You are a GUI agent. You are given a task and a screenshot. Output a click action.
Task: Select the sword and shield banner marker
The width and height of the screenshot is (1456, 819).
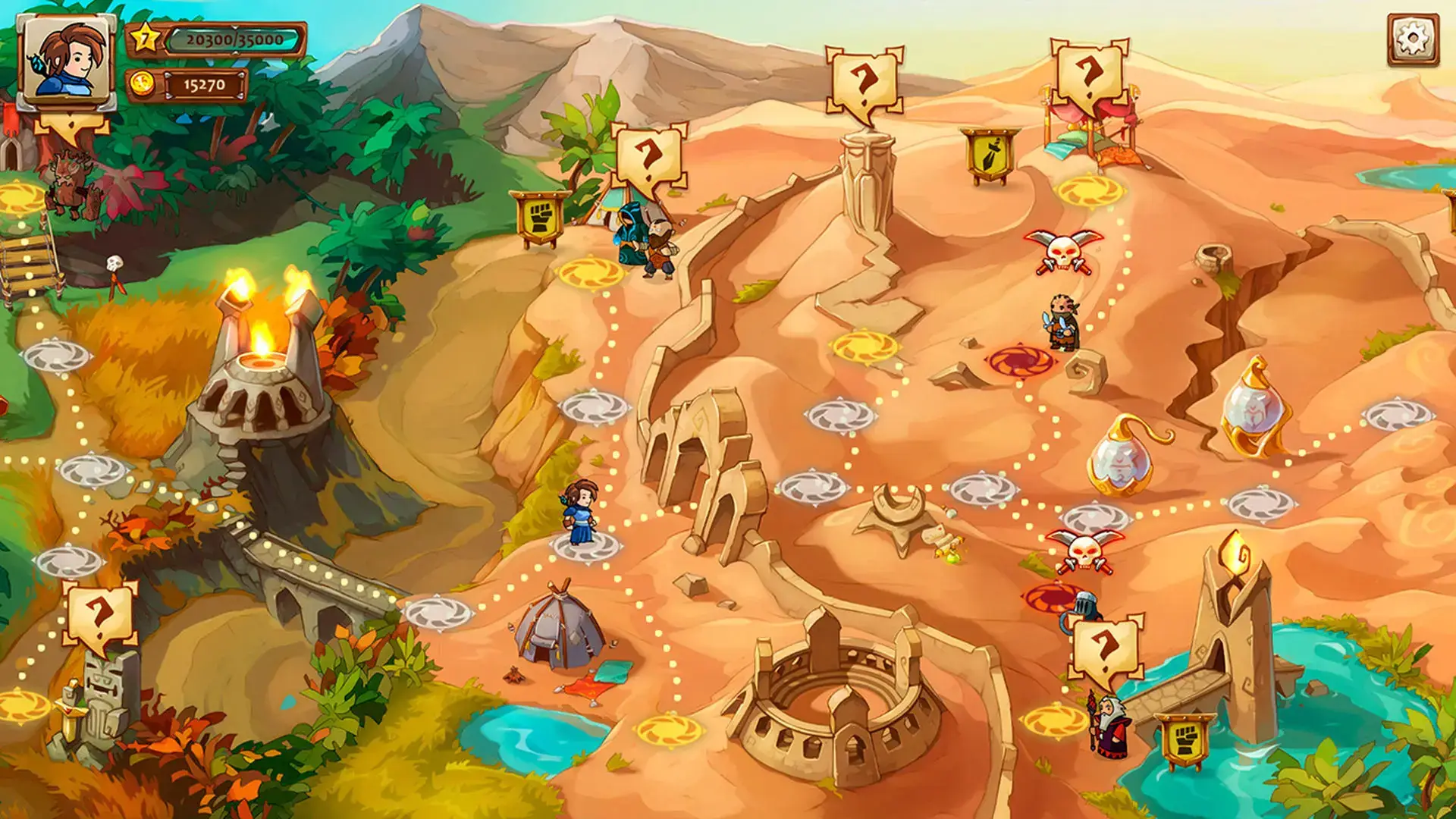tap(990, 155)
